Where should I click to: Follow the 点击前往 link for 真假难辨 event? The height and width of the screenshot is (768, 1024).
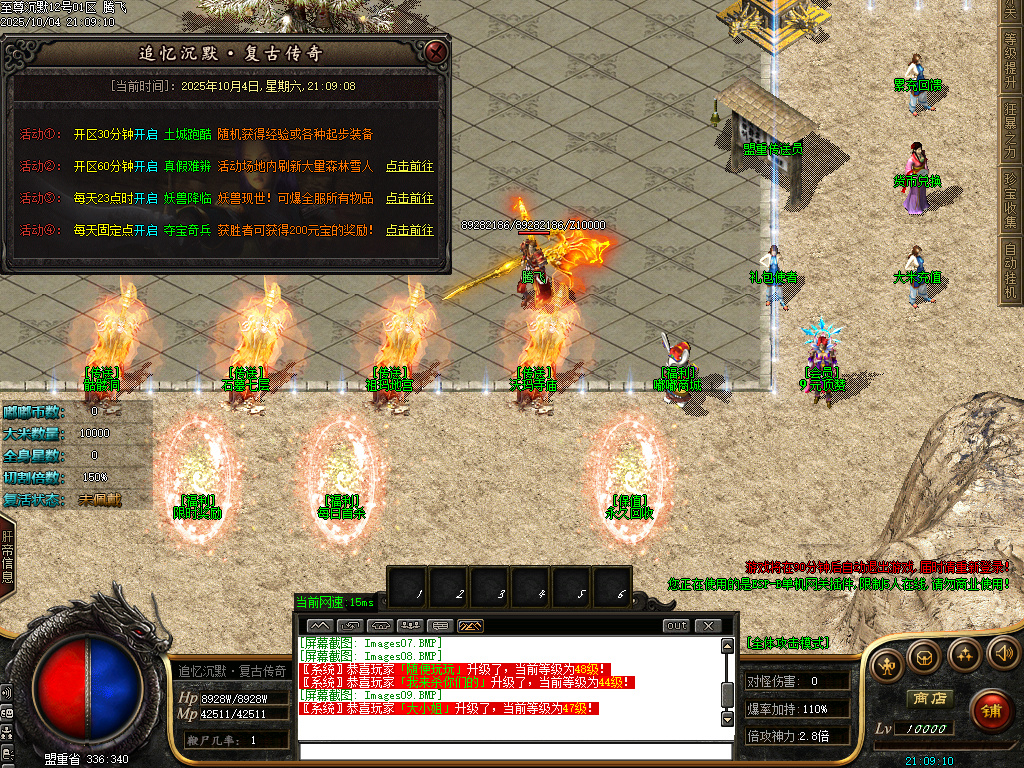click(x=410, y=166)
